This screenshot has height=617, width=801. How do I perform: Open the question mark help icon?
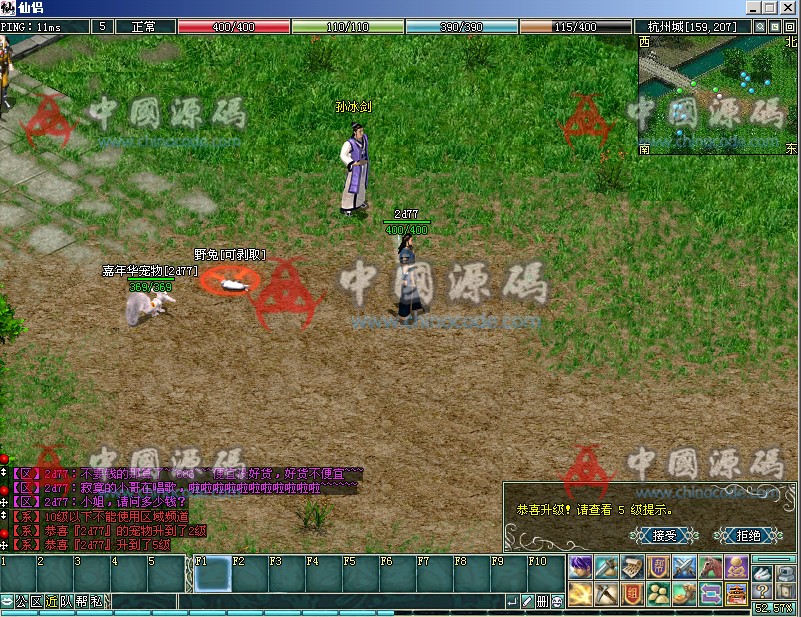763,591
